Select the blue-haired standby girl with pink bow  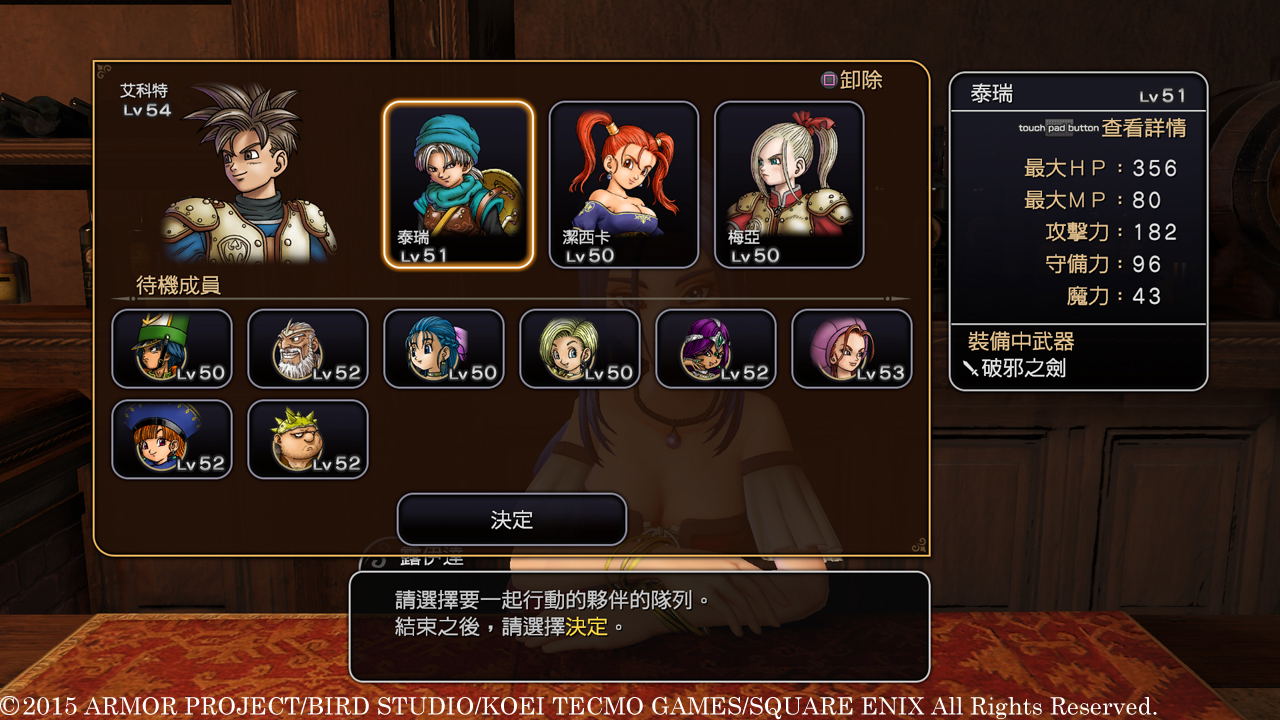click(444, 349)
